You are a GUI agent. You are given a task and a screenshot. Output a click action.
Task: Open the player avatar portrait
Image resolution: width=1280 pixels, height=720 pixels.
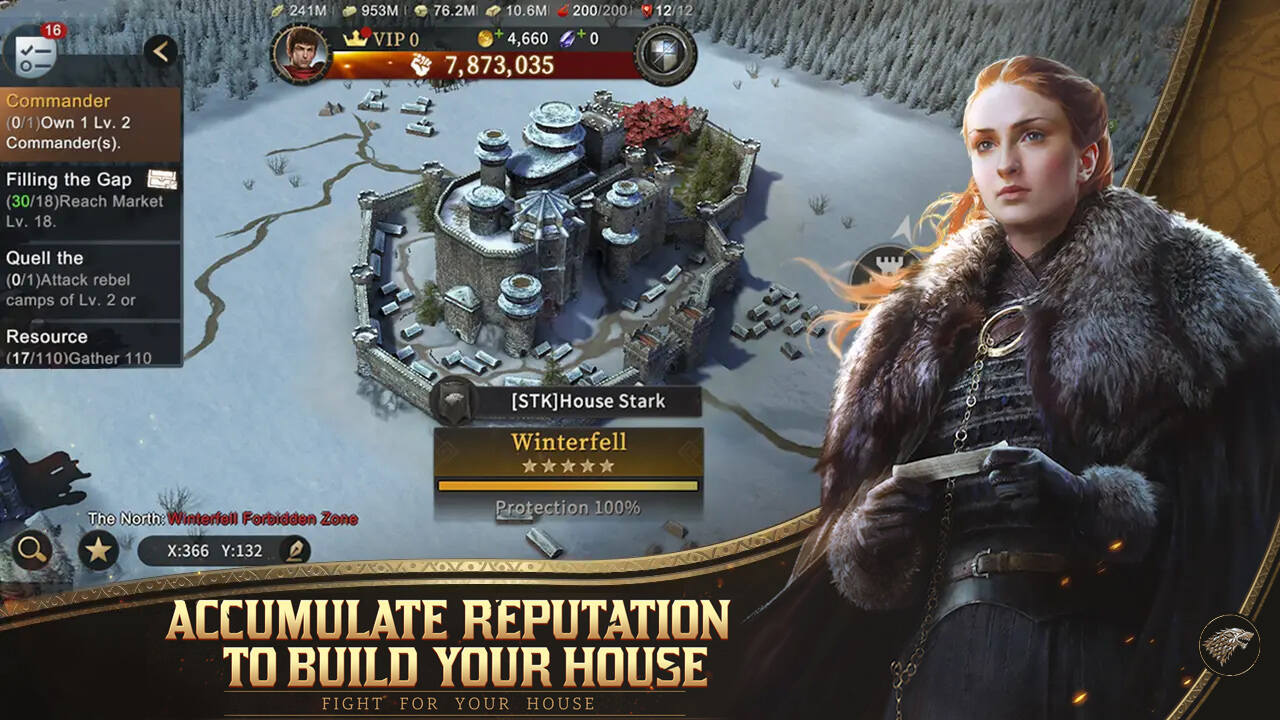click(299, 54)
